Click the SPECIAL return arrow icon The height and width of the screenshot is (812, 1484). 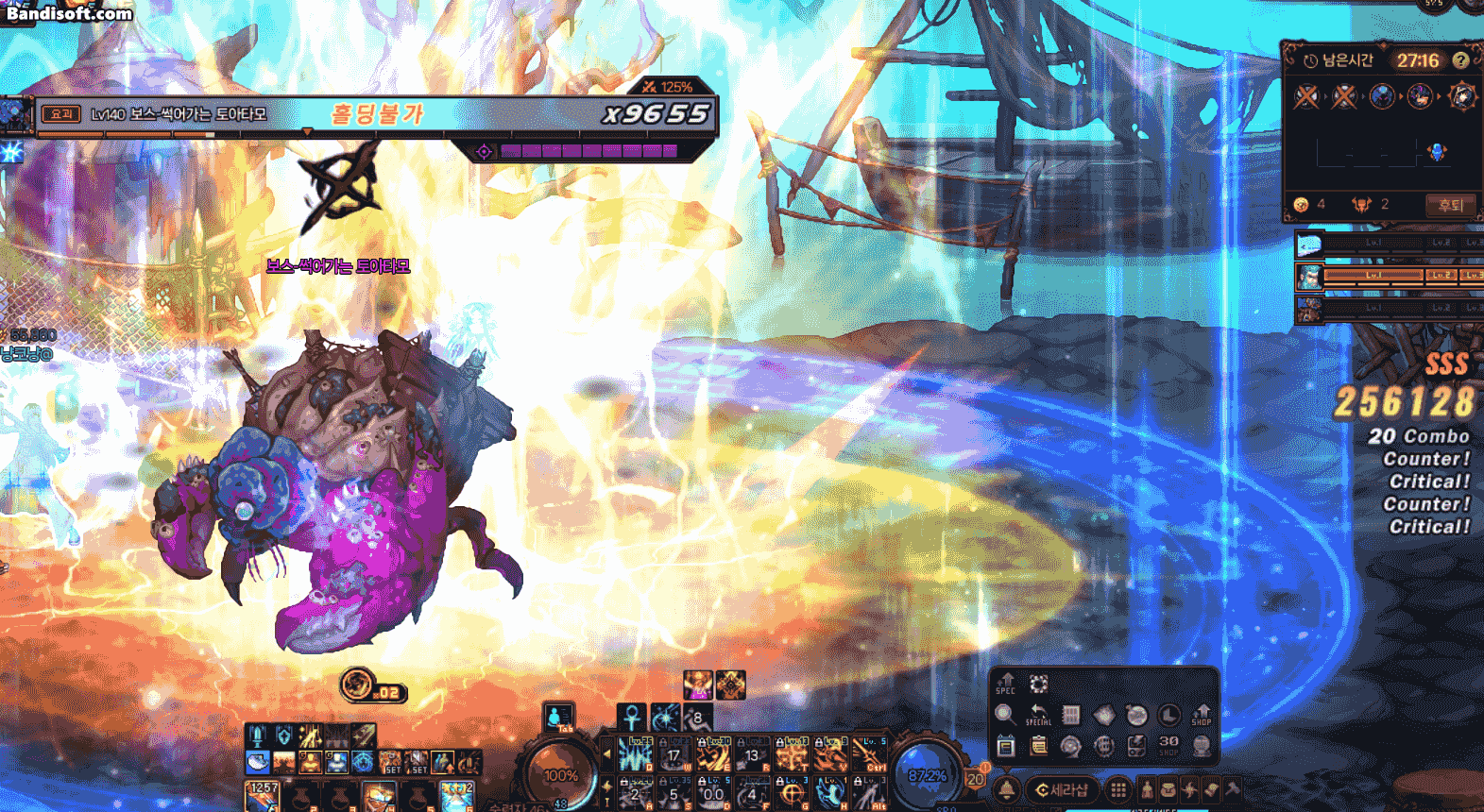pyautogui.click(x=1038, y=715)
